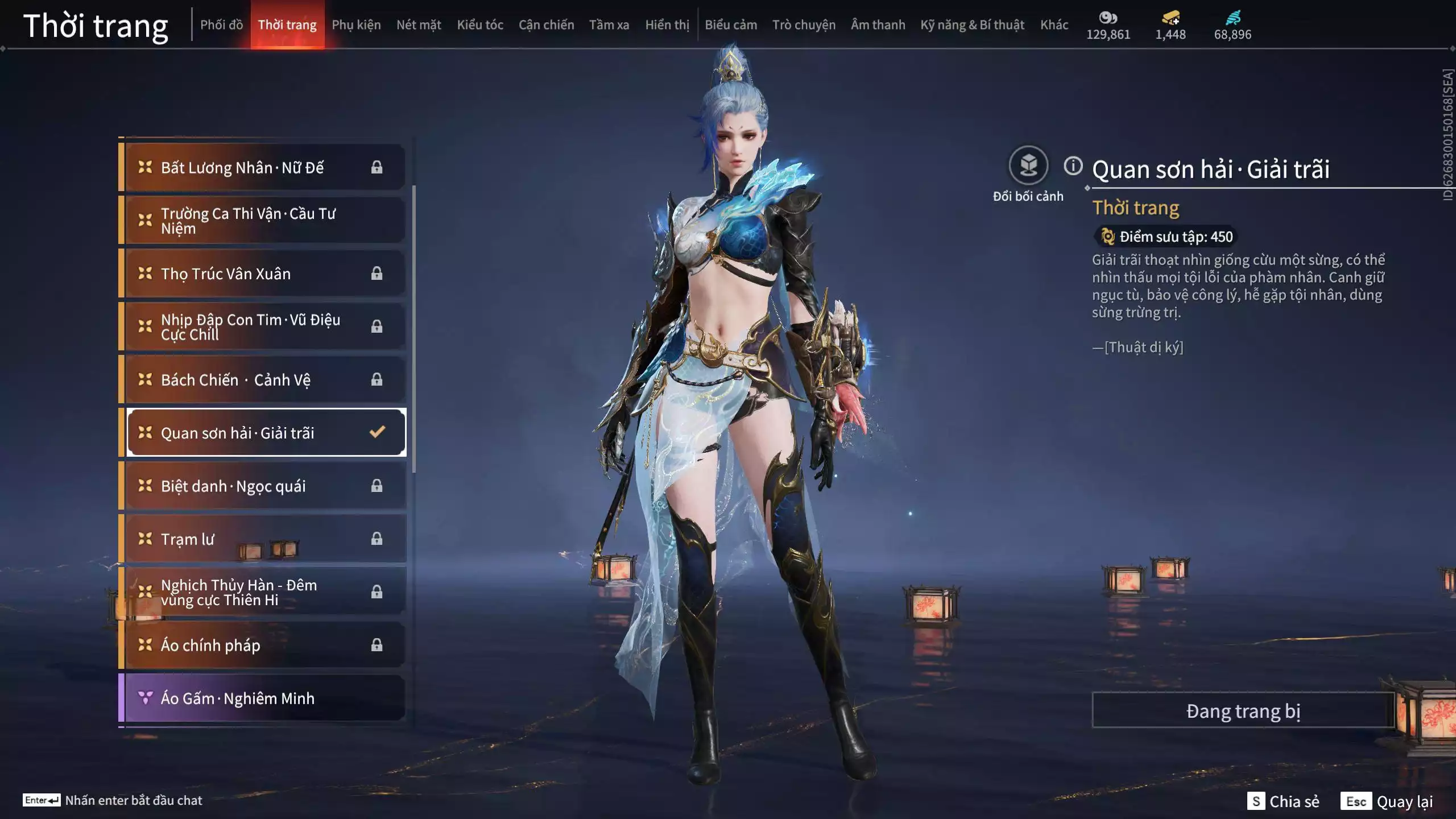Show outfit info via the info icon
Image resolution: width=1456 pixels, height=819 pixels.
pos(1073,166)
